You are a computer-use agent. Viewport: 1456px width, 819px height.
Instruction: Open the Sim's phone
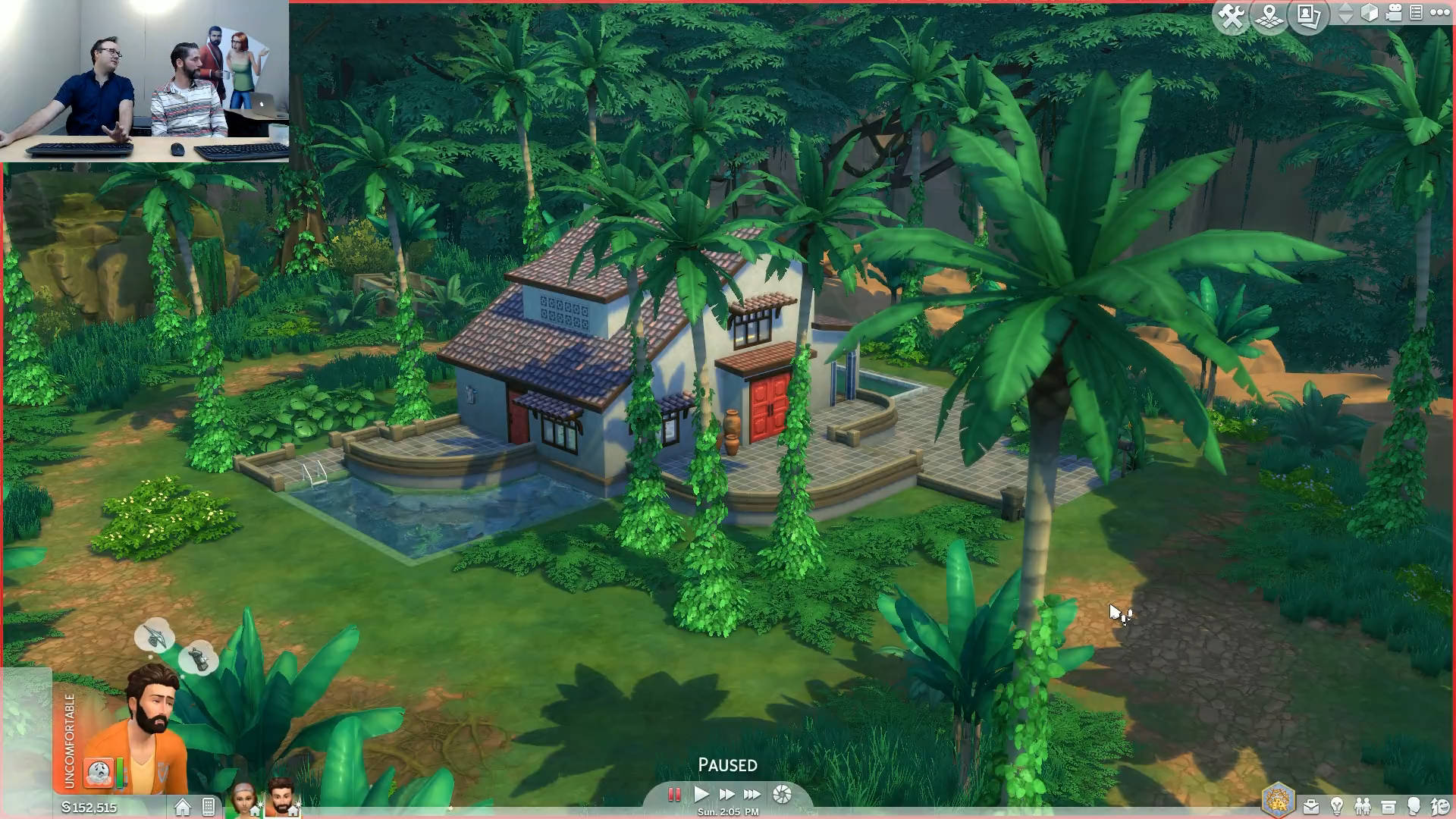click(209, 807)
